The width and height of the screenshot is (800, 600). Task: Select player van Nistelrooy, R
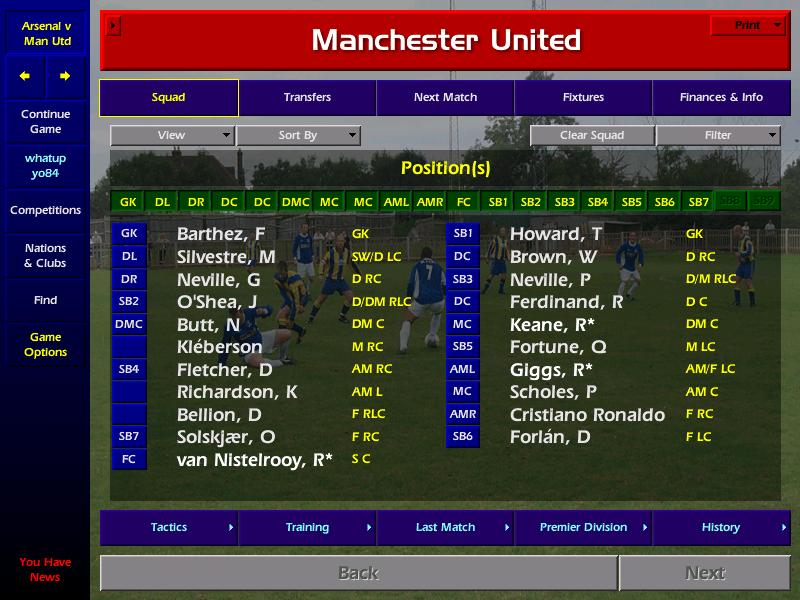tap(254, 460)
